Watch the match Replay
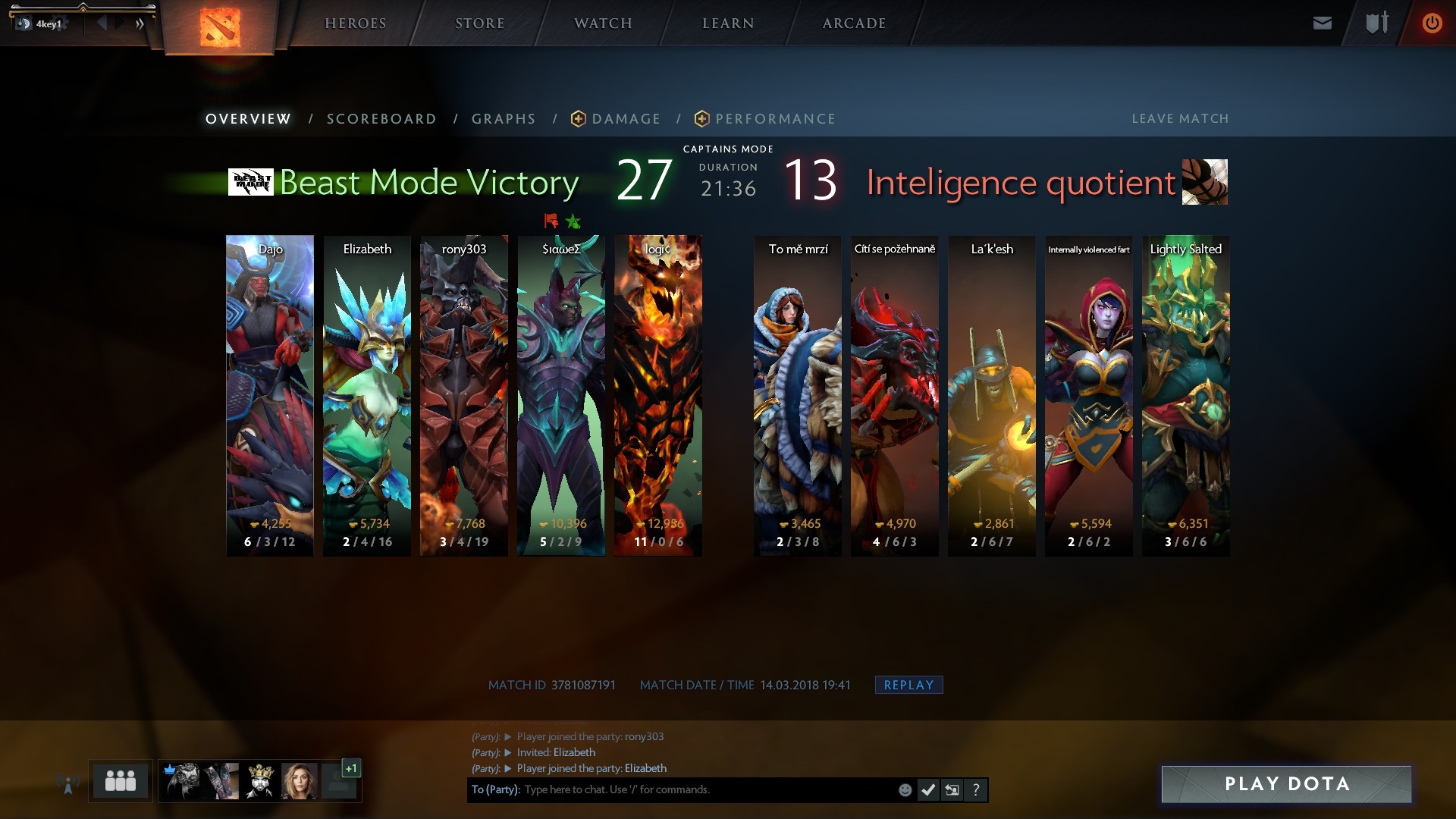1456x819 pixels. 908,685
